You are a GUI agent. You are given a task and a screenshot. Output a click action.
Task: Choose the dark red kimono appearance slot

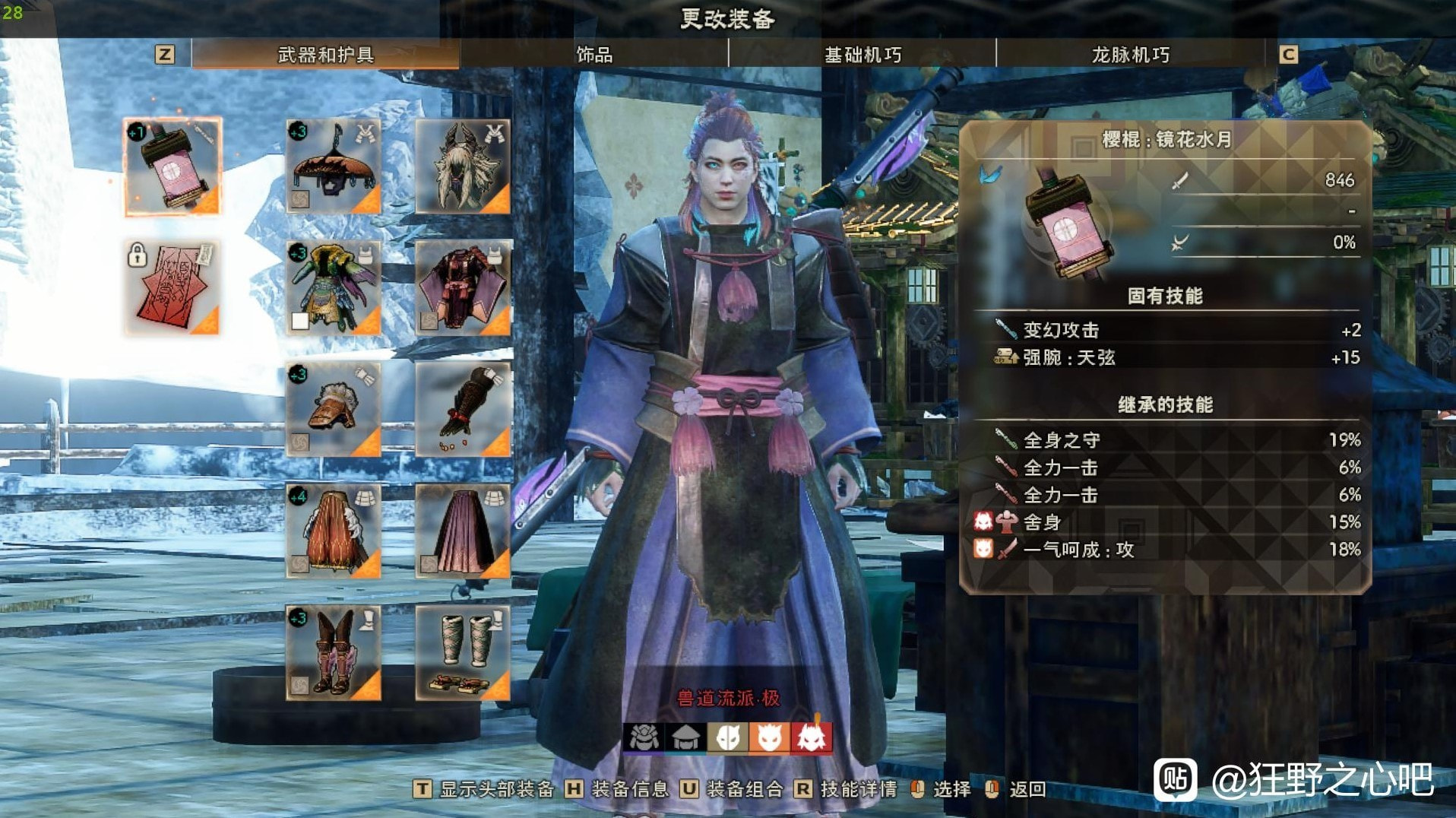pyautogui.click(x=463, y=288)
